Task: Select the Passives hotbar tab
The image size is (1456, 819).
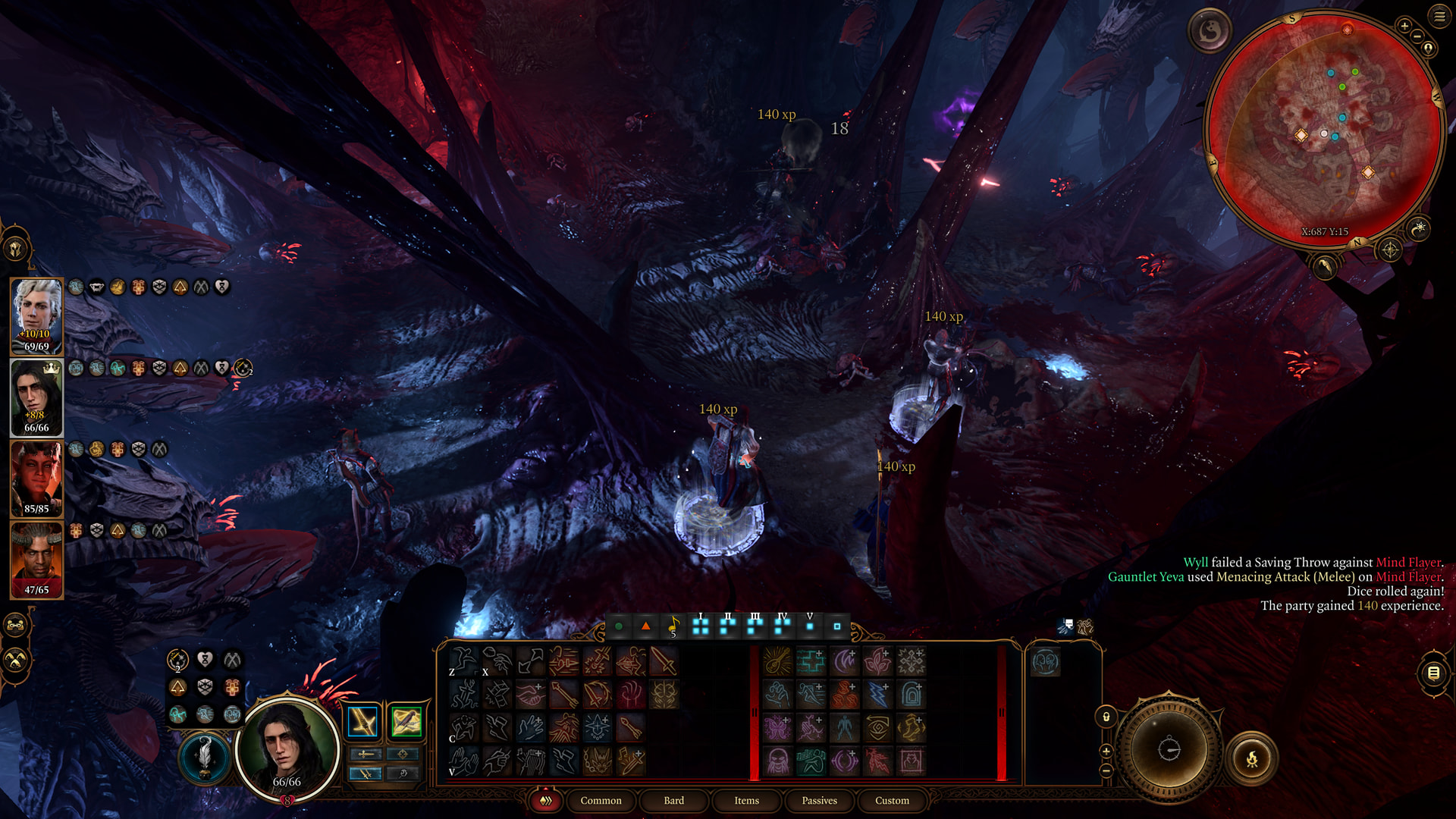Action: click(x=819, y=801)
